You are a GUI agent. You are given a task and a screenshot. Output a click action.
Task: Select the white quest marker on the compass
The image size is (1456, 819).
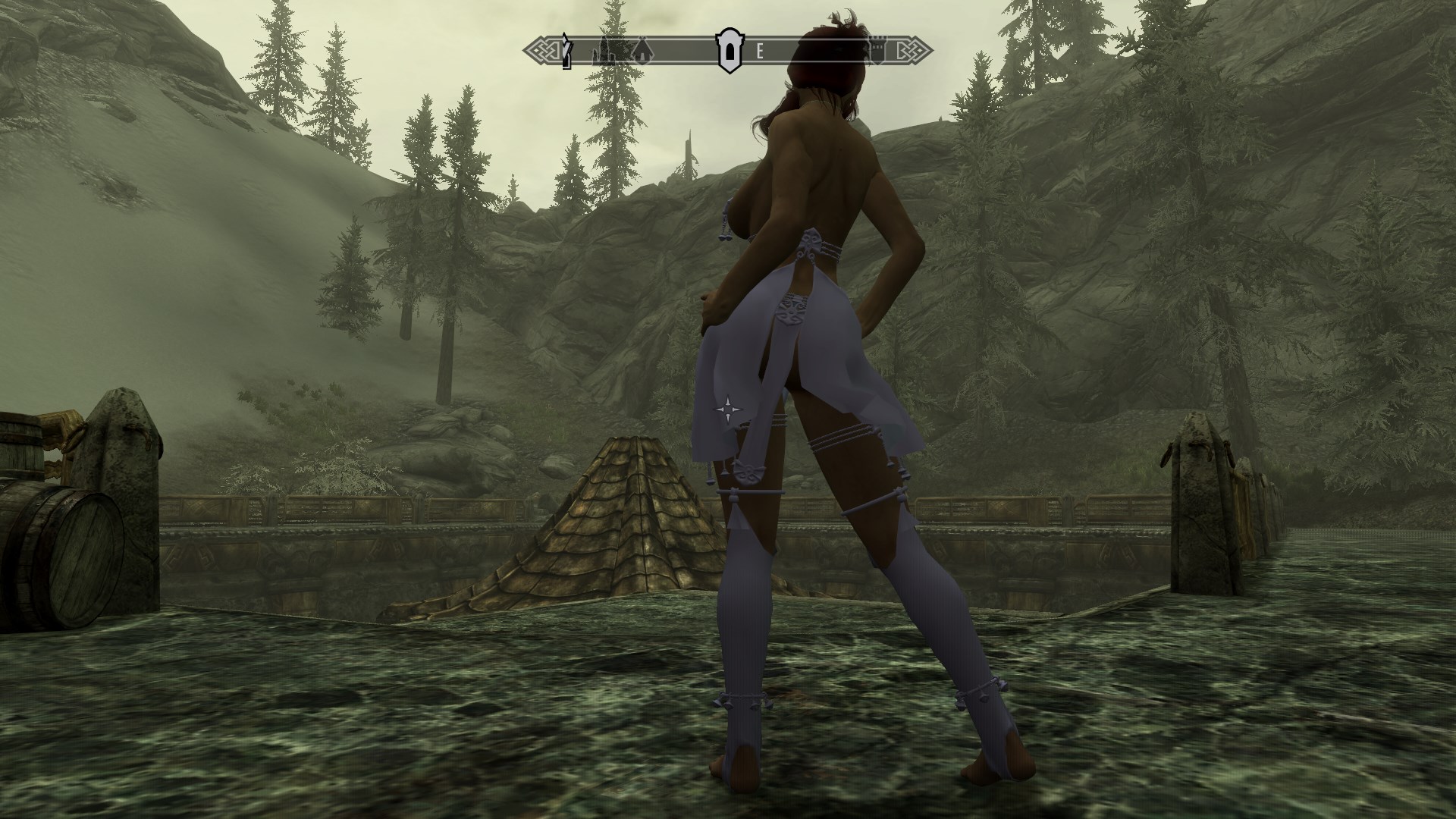point(566,51)
